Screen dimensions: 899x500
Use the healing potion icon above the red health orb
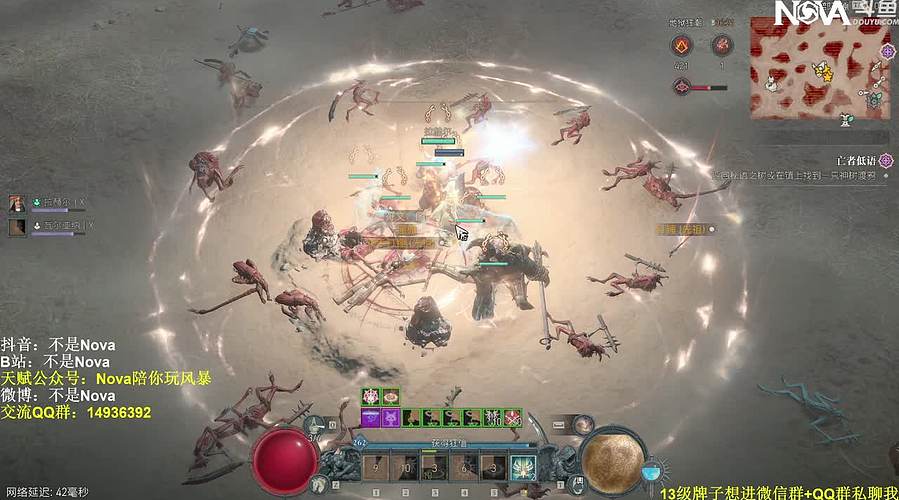[x=316, y=425]
